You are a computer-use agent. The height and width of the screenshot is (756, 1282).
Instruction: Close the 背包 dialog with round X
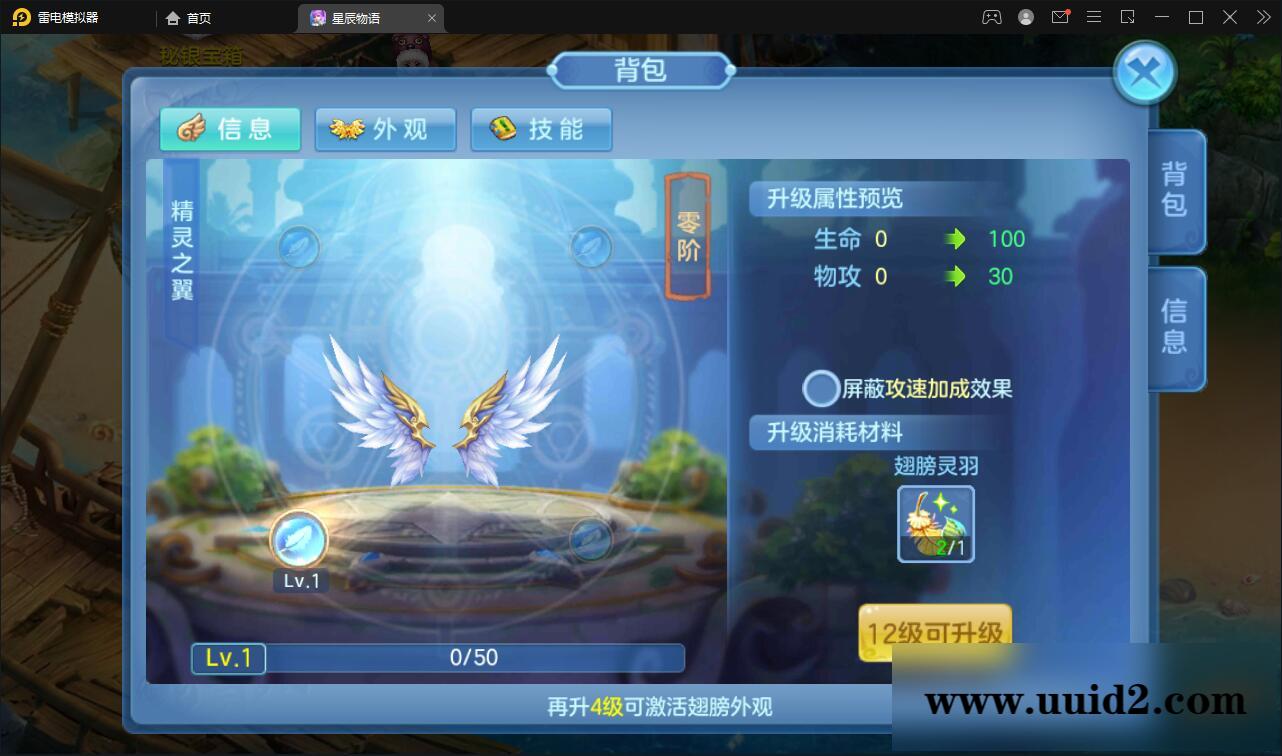1144,71
